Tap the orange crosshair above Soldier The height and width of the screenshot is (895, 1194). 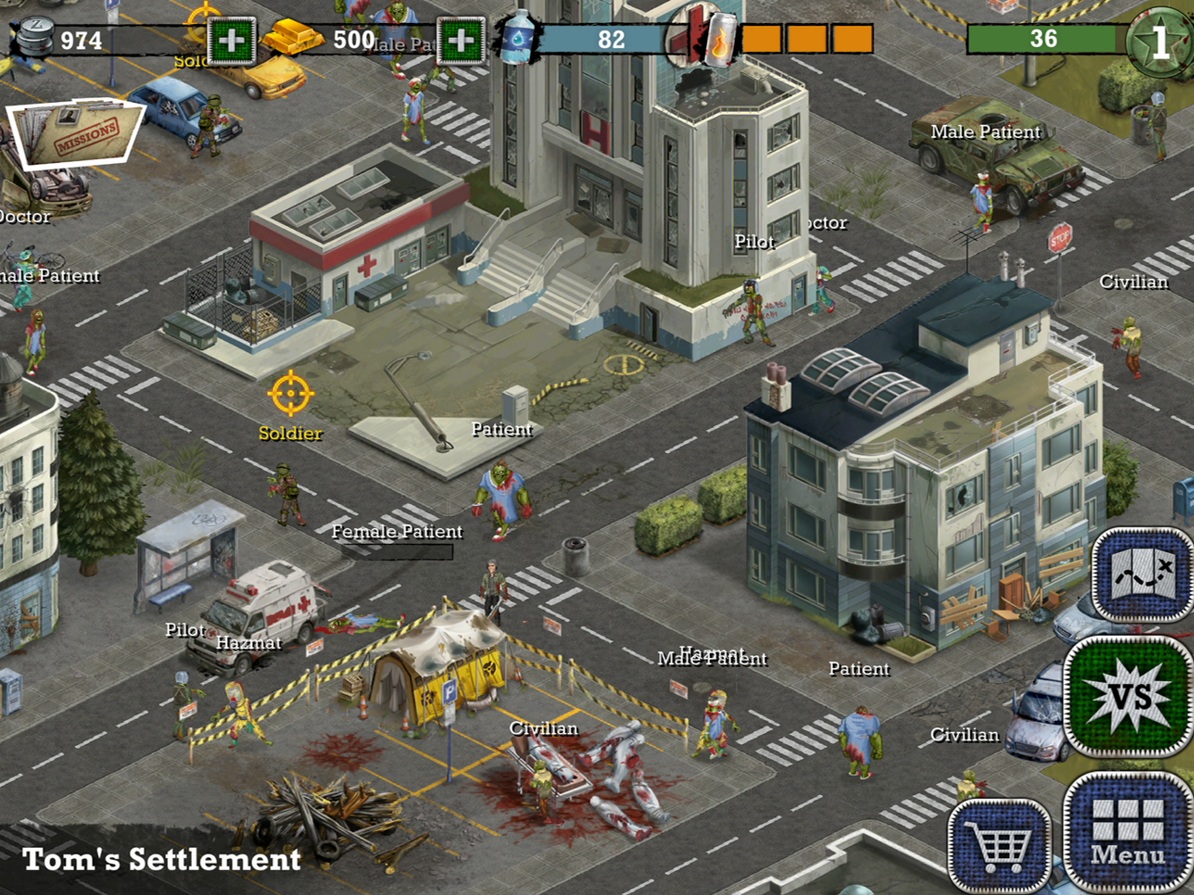pos(291,394)
